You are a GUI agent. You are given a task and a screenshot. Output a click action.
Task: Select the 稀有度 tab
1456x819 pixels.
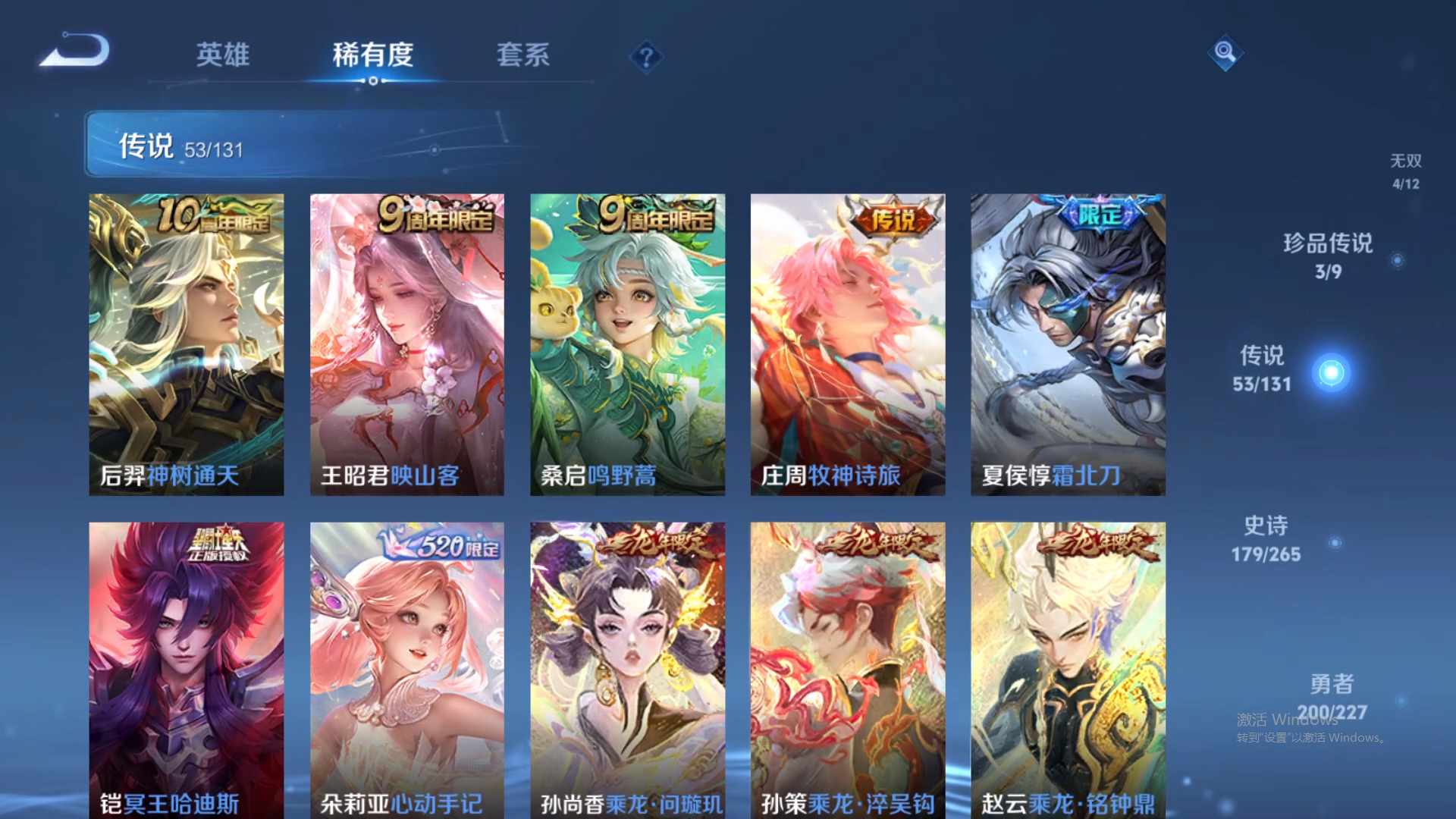372,54
